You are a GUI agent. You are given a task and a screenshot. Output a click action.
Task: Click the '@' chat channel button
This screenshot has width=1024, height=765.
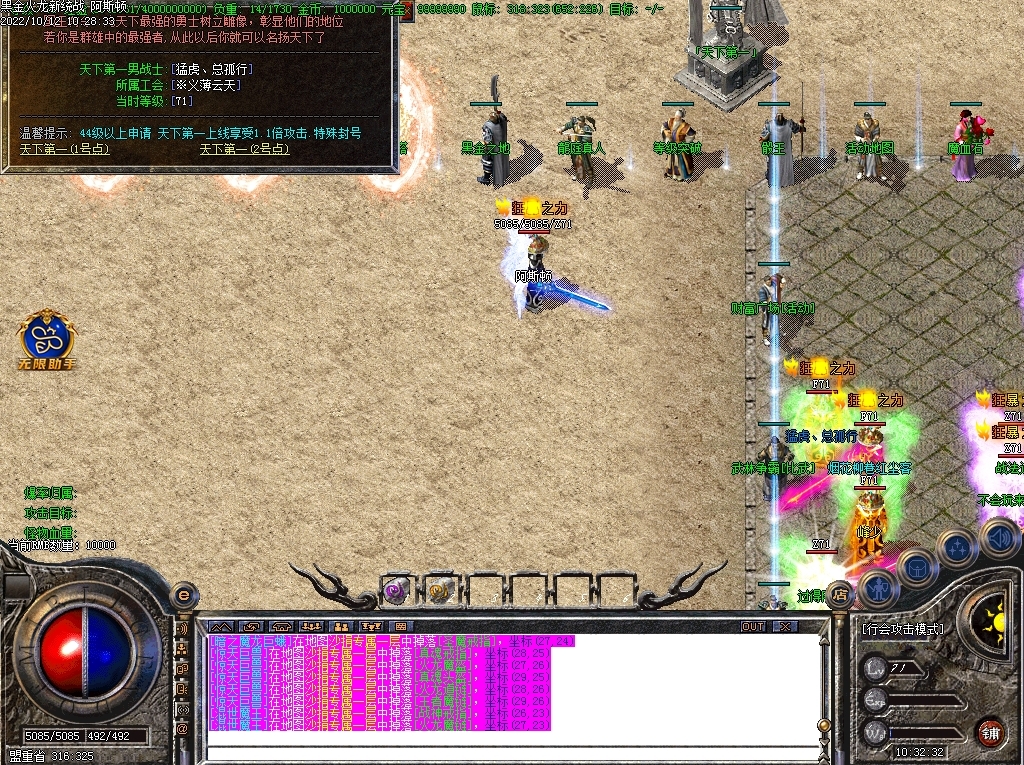[x=183, y=730]
